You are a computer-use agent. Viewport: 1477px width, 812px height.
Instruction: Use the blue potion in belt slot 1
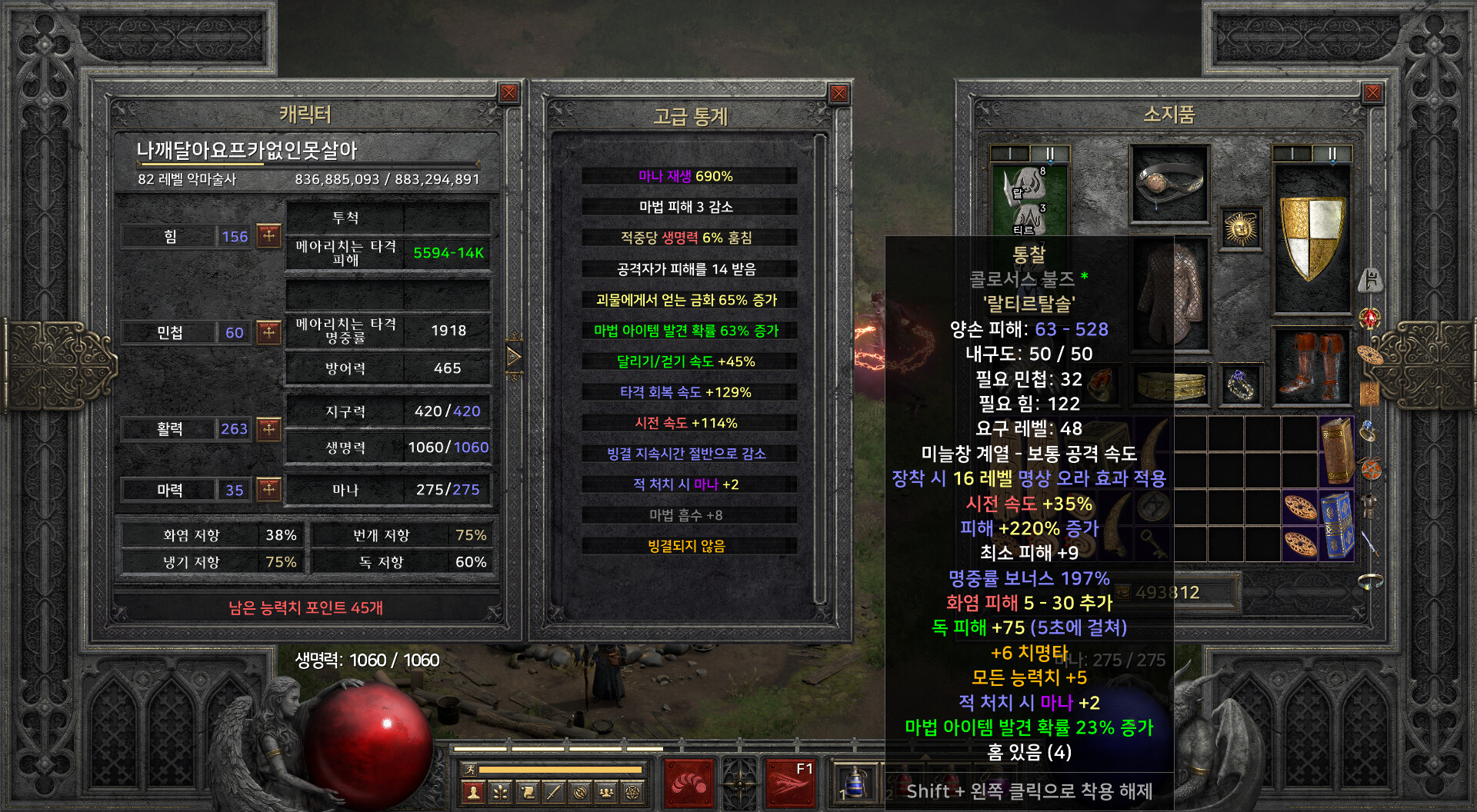tap(855, 784)
